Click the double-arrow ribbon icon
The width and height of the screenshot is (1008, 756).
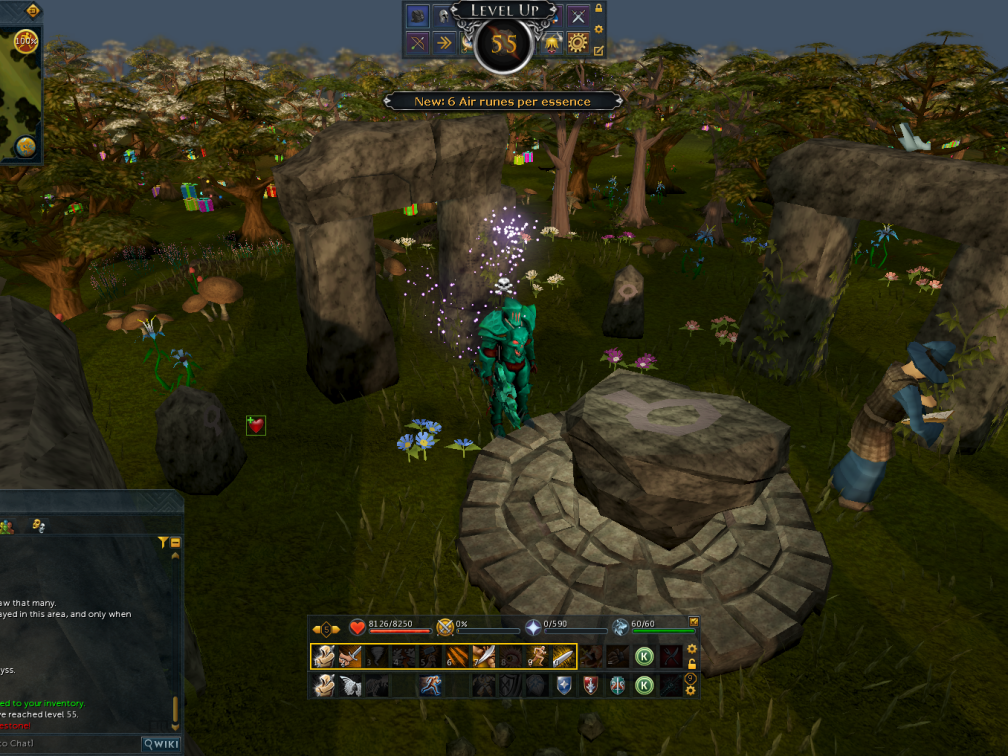pyautogui.click(x=444, y=43)
